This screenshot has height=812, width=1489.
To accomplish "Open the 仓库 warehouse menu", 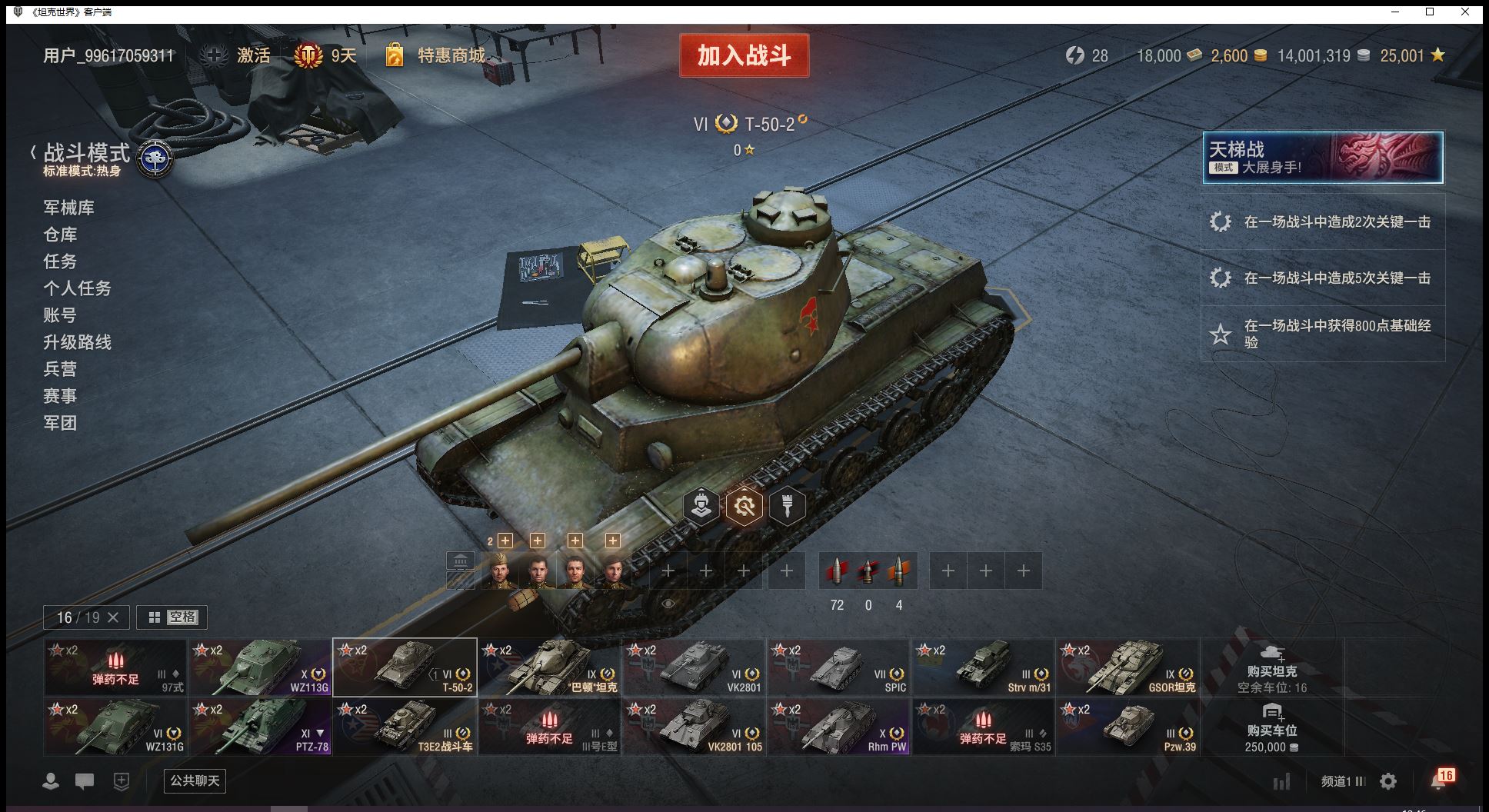I will 60,235.
